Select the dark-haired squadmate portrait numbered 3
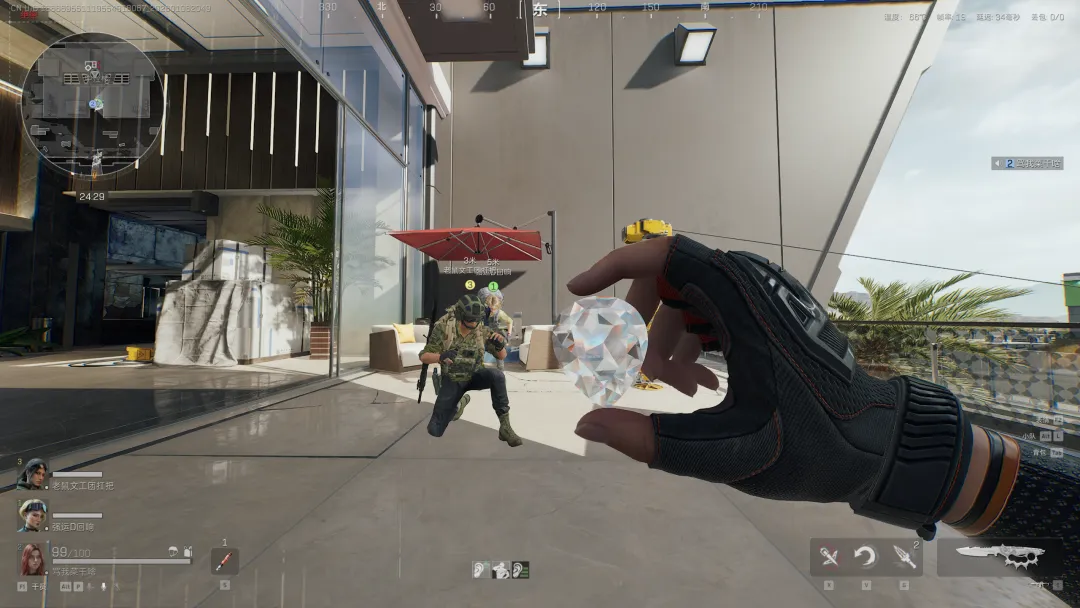Screen dimensions: 1080x608 click(x=32, y=473)
